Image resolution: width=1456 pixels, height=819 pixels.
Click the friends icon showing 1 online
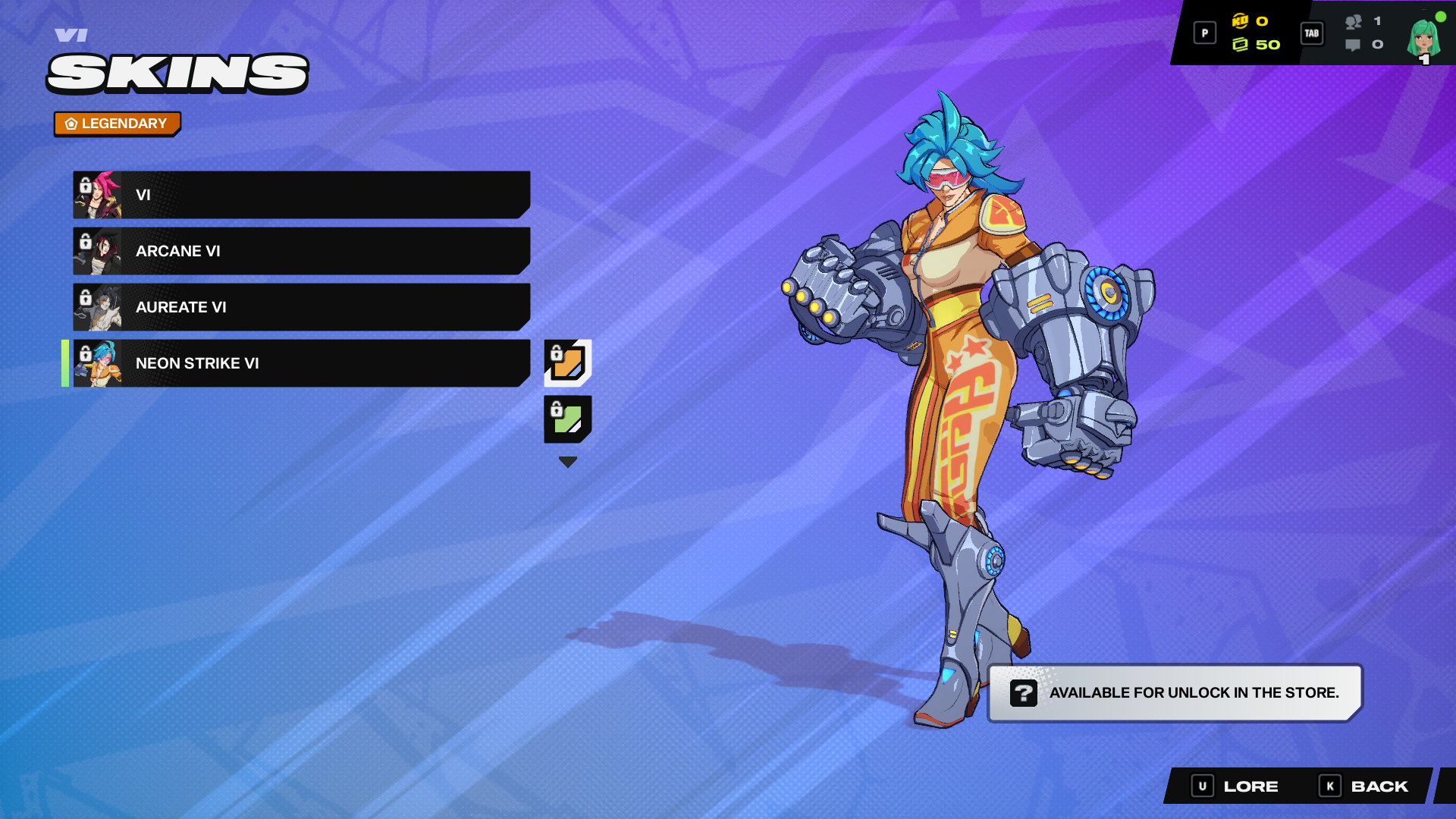[x=1354, y=23]
